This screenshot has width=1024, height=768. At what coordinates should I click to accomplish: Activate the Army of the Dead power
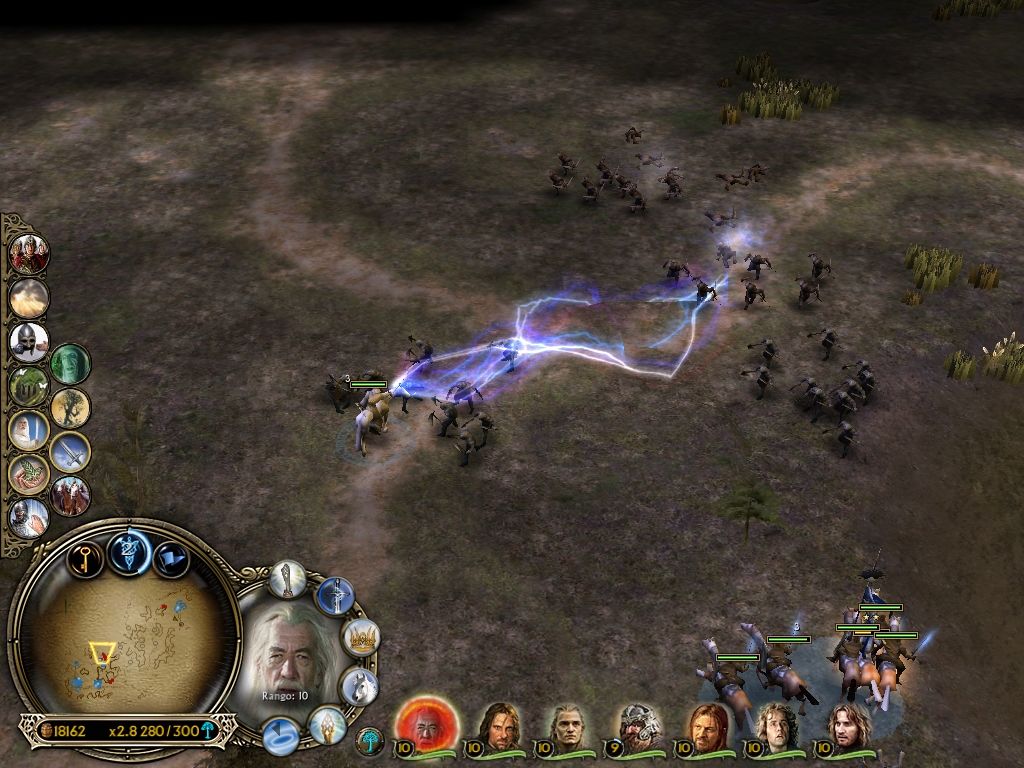coord(70,364)
